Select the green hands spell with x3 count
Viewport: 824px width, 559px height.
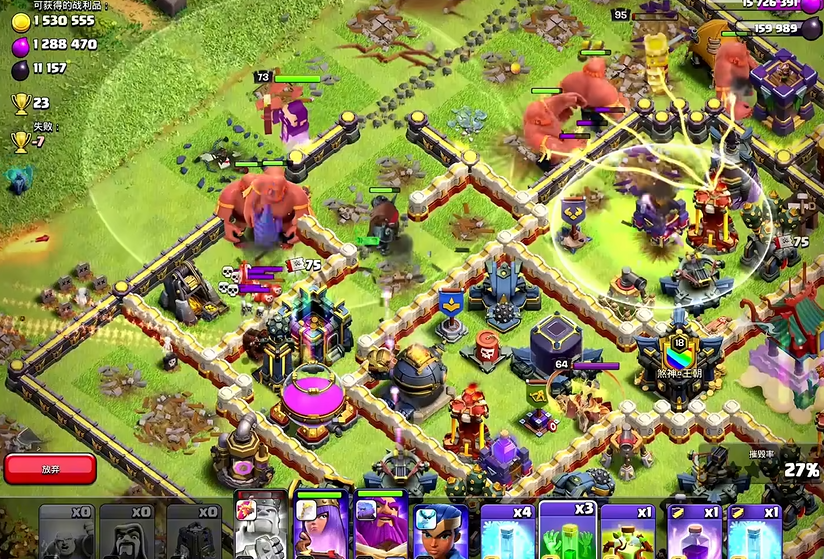(568, 532)
